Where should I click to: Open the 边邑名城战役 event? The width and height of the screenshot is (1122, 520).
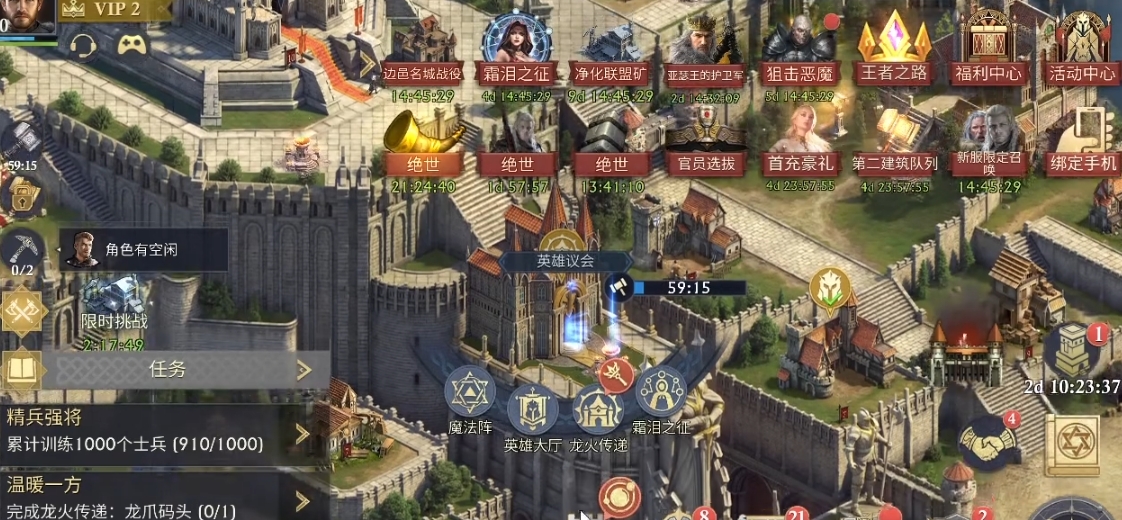(423, 52)
